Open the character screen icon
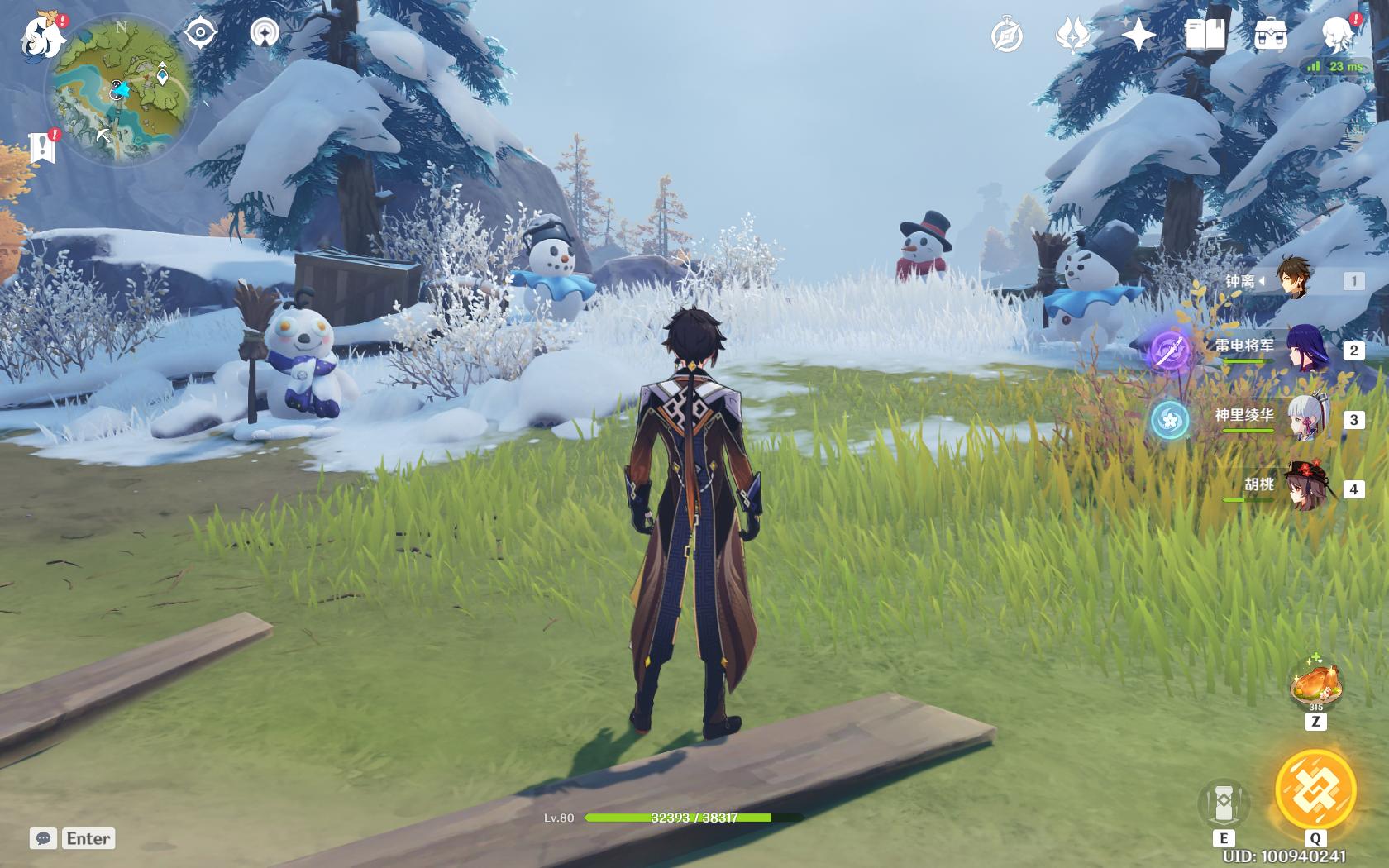 pos(1337,36)
